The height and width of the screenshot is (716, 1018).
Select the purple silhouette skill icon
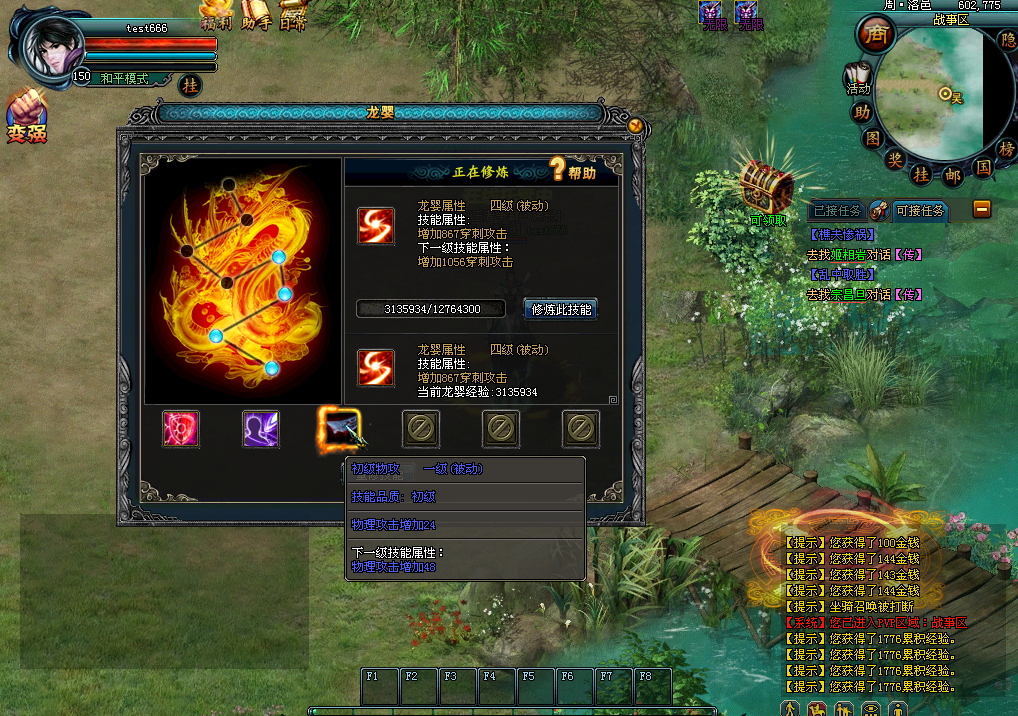tap(261, 429)
